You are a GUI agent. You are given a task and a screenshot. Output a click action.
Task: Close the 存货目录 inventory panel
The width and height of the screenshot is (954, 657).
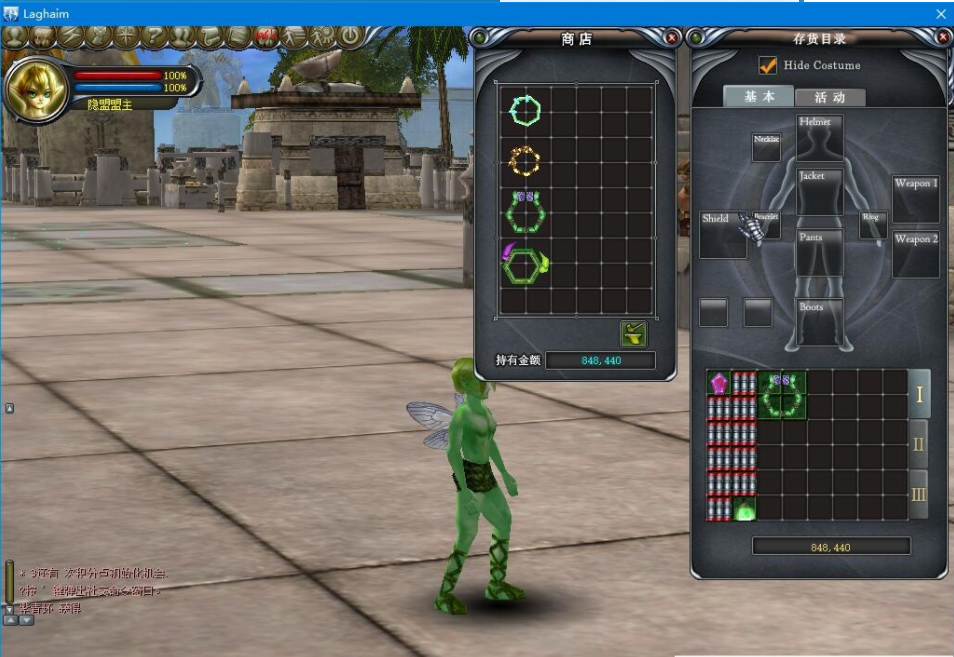pyautogui.click(x=943, y=38)
